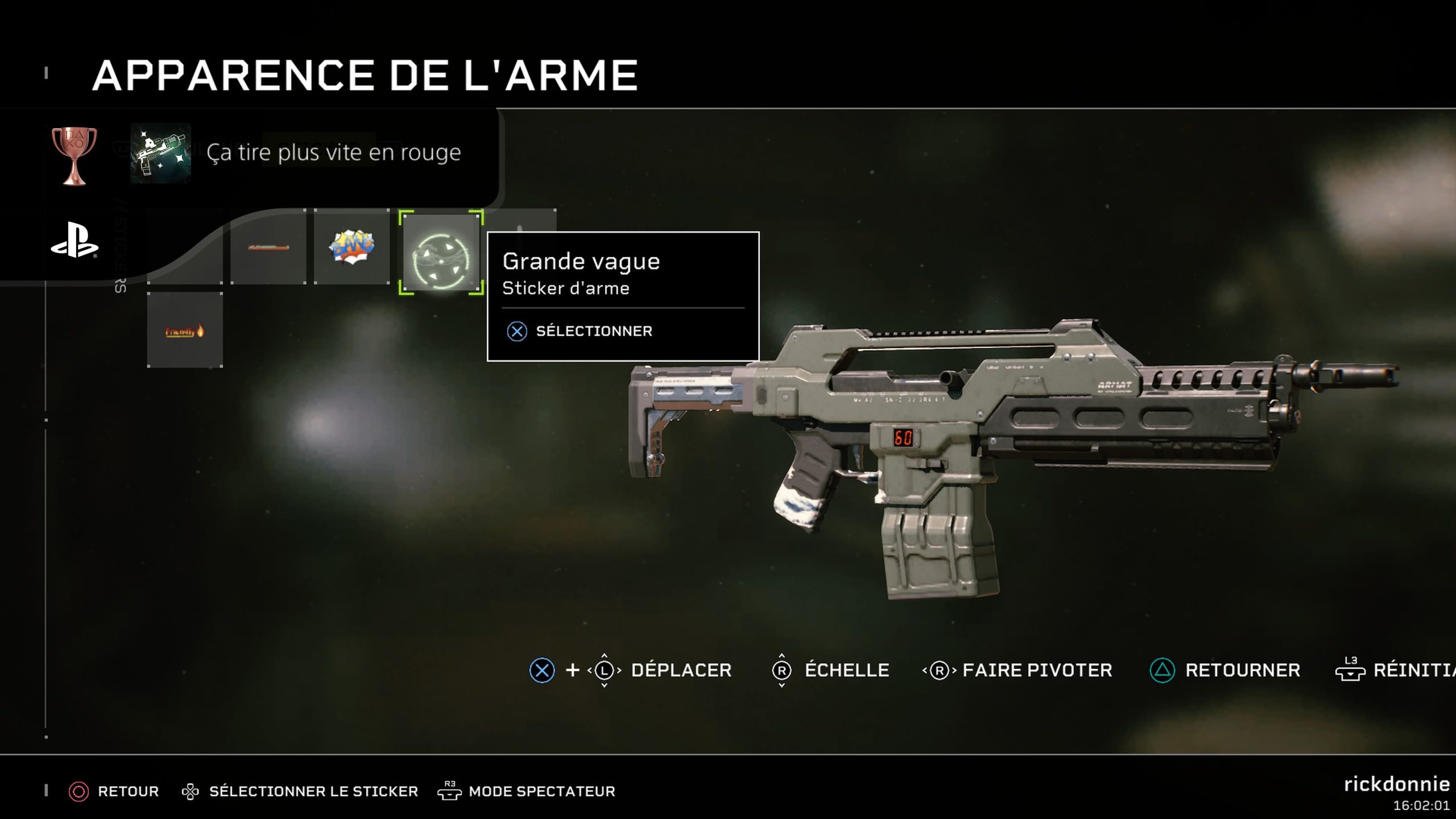Image resolution: width=1456 pixels, height=819 pixels.
Task: Pick the Friendly flame sticker
Action: coord(185,330)
